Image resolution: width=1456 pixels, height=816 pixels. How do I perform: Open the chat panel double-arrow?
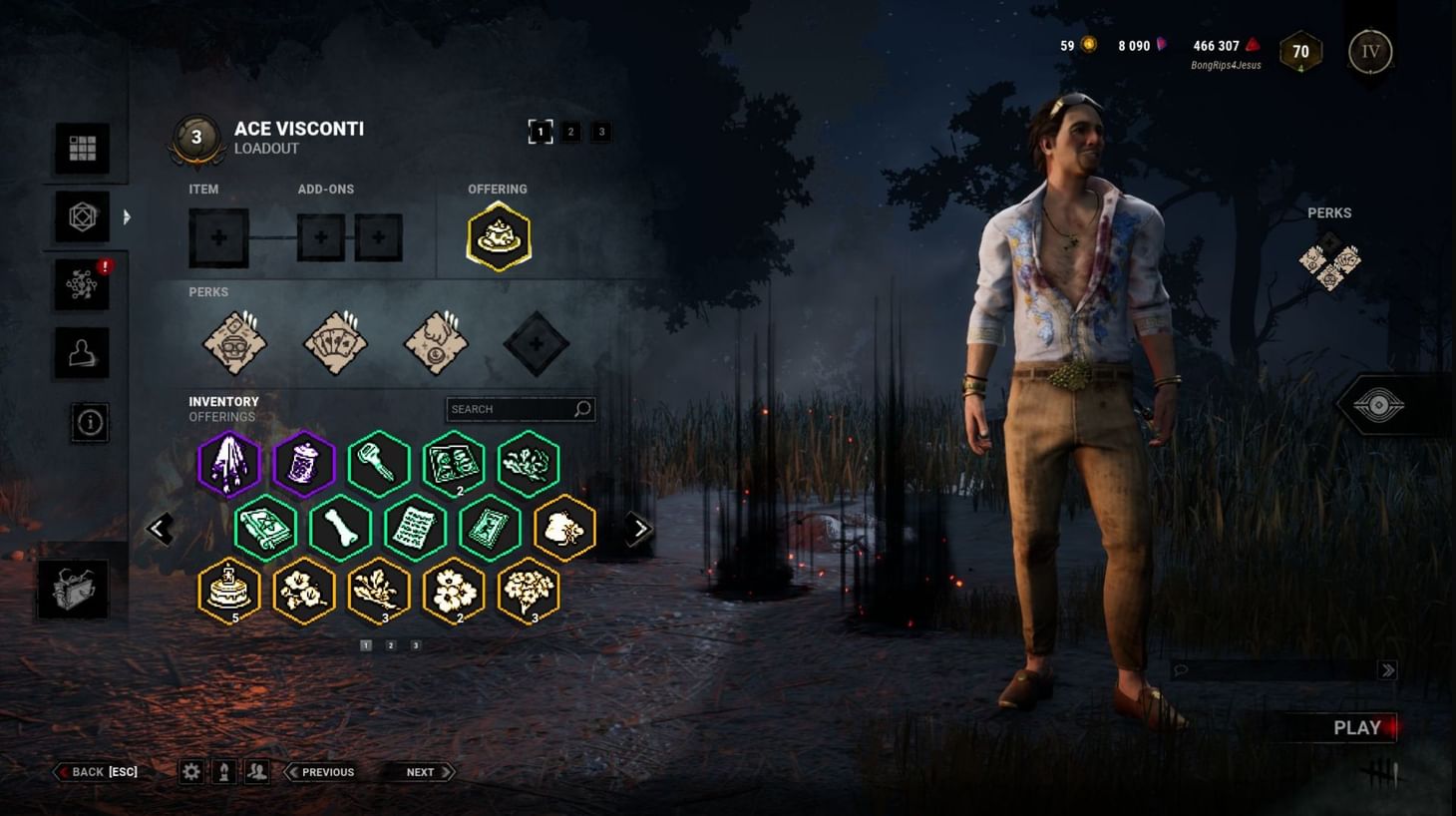(1387, 670)
